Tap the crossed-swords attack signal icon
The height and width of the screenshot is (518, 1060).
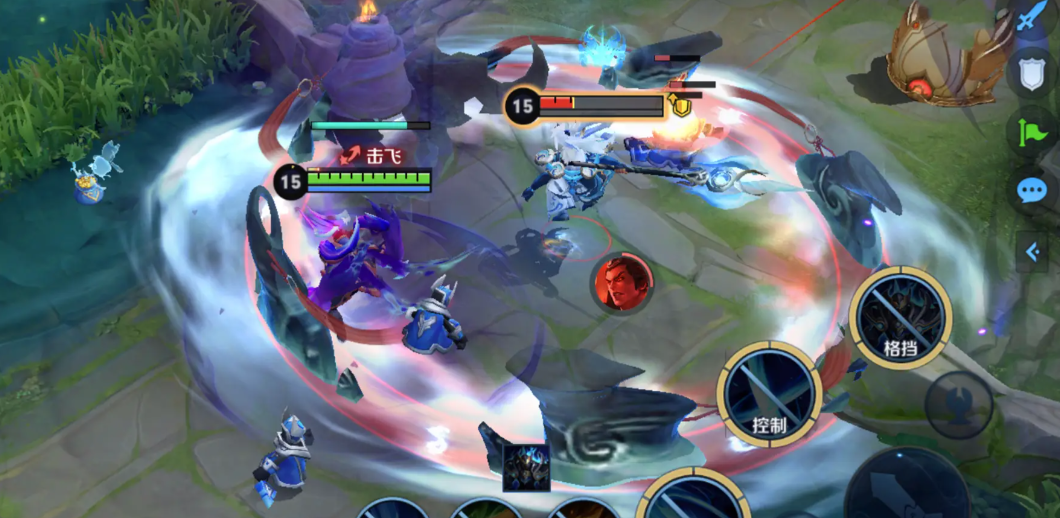[1031, 19]
